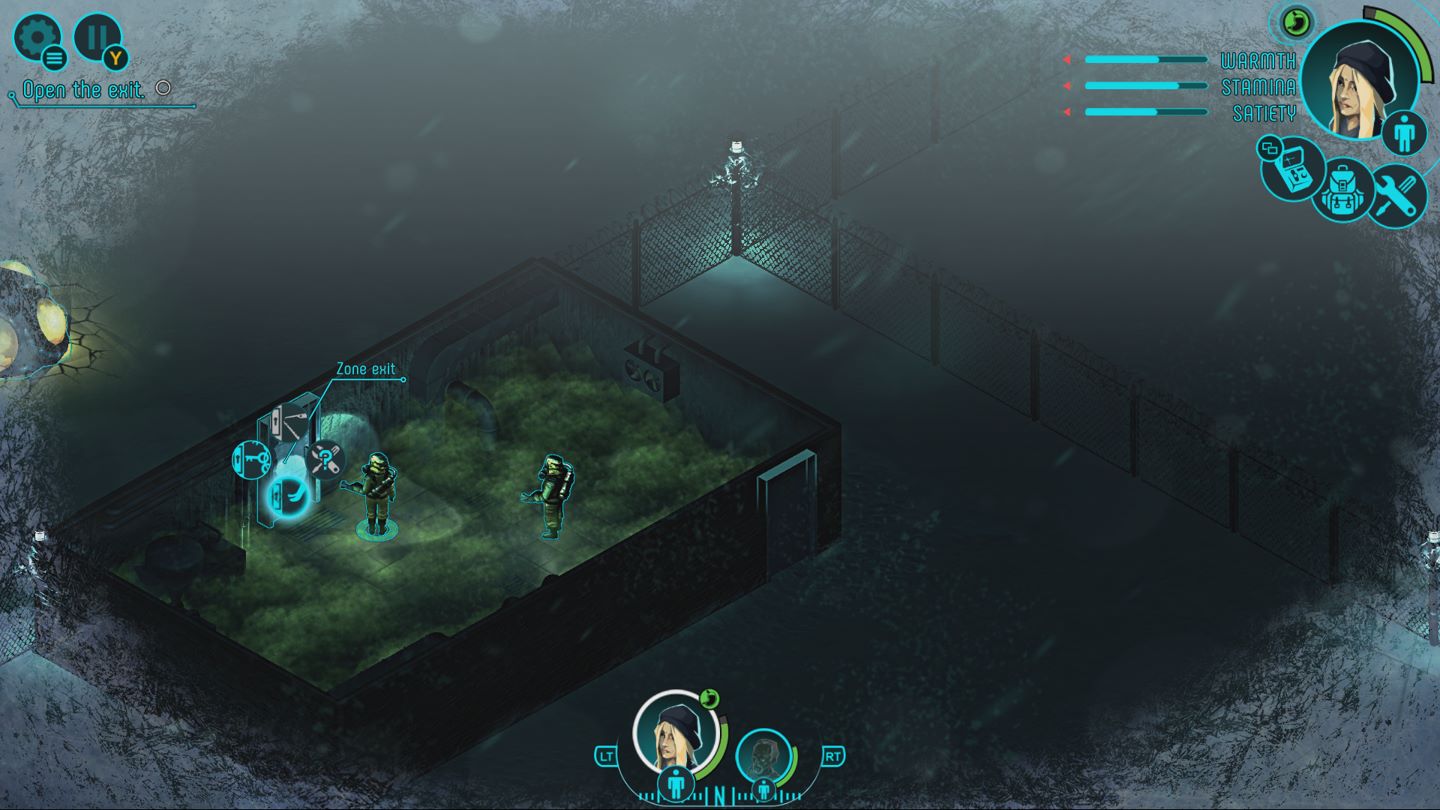Open the gear settings menu
The width and height of the screenshot is (1440, 810).
click(x=37, y=38)
